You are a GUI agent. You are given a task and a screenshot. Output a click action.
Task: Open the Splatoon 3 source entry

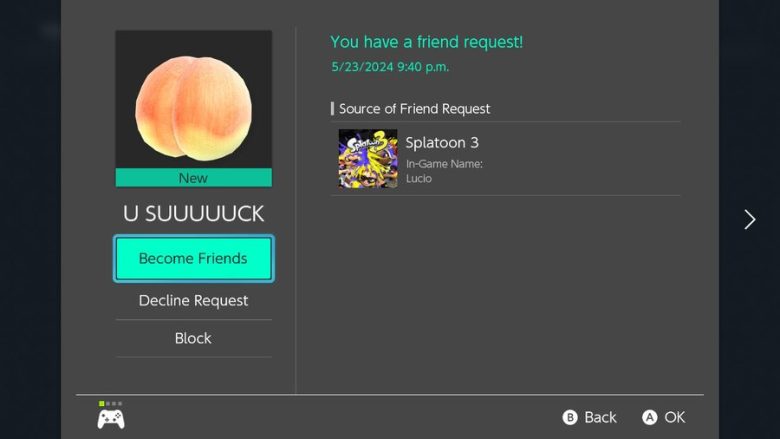coord(505,158)
